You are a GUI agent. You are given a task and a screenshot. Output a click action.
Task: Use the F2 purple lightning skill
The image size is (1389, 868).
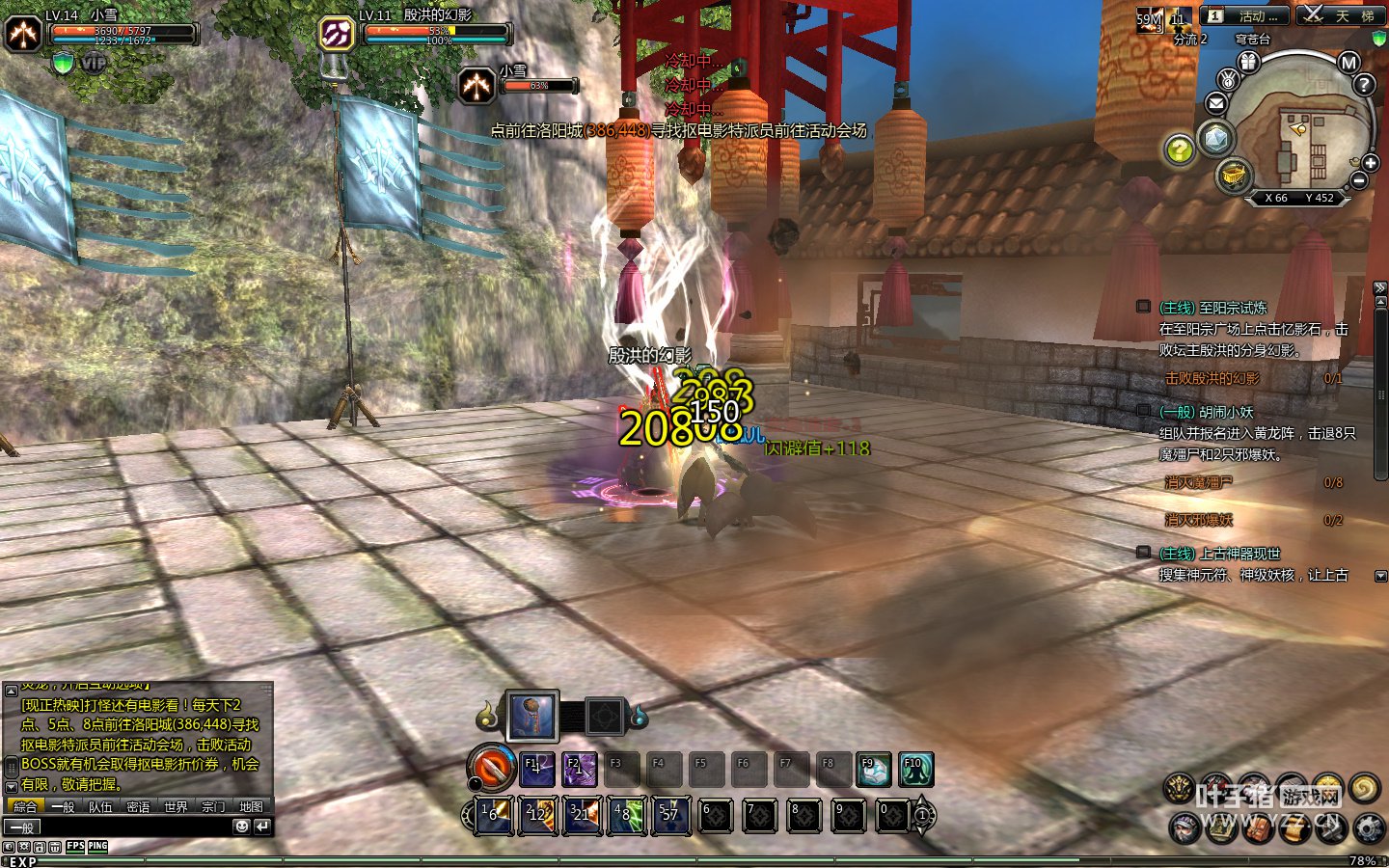[x=579, y=770]
